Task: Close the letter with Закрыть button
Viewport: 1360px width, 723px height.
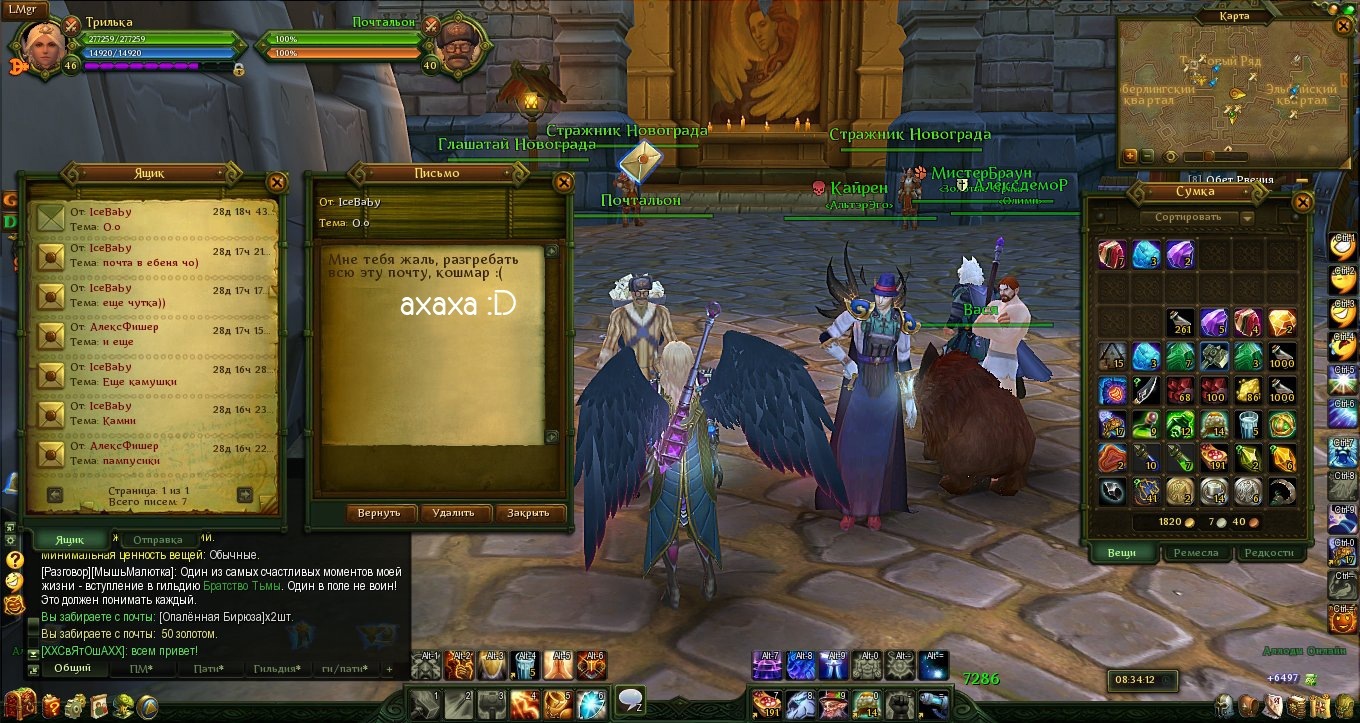Action: [528, 513]
